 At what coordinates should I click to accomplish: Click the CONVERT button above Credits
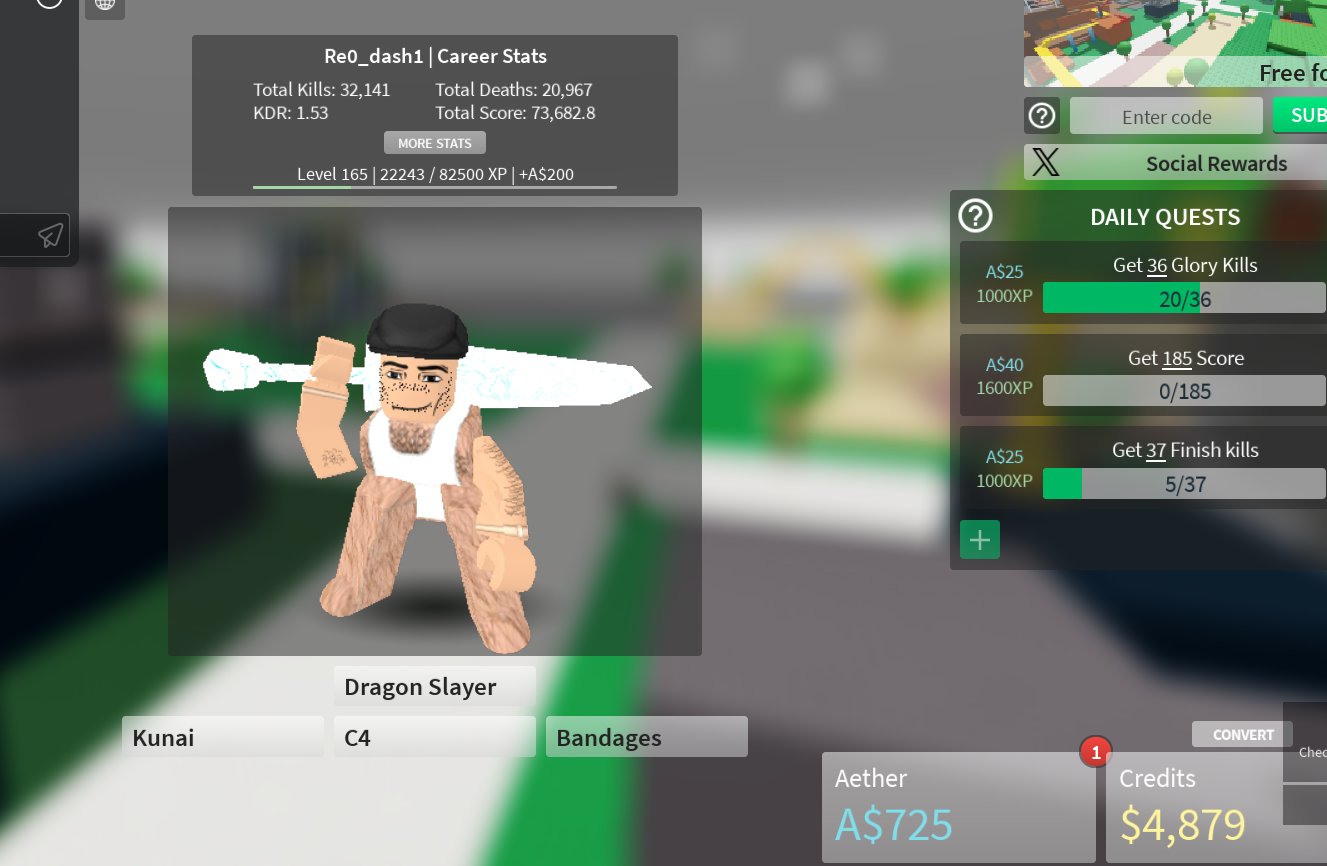pos(1242,734)
